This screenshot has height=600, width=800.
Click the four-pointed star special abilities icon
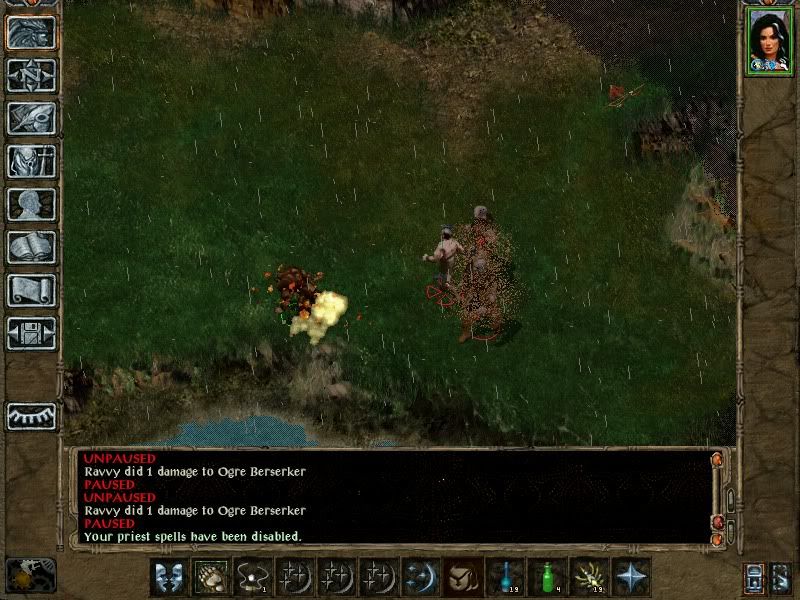631,577
